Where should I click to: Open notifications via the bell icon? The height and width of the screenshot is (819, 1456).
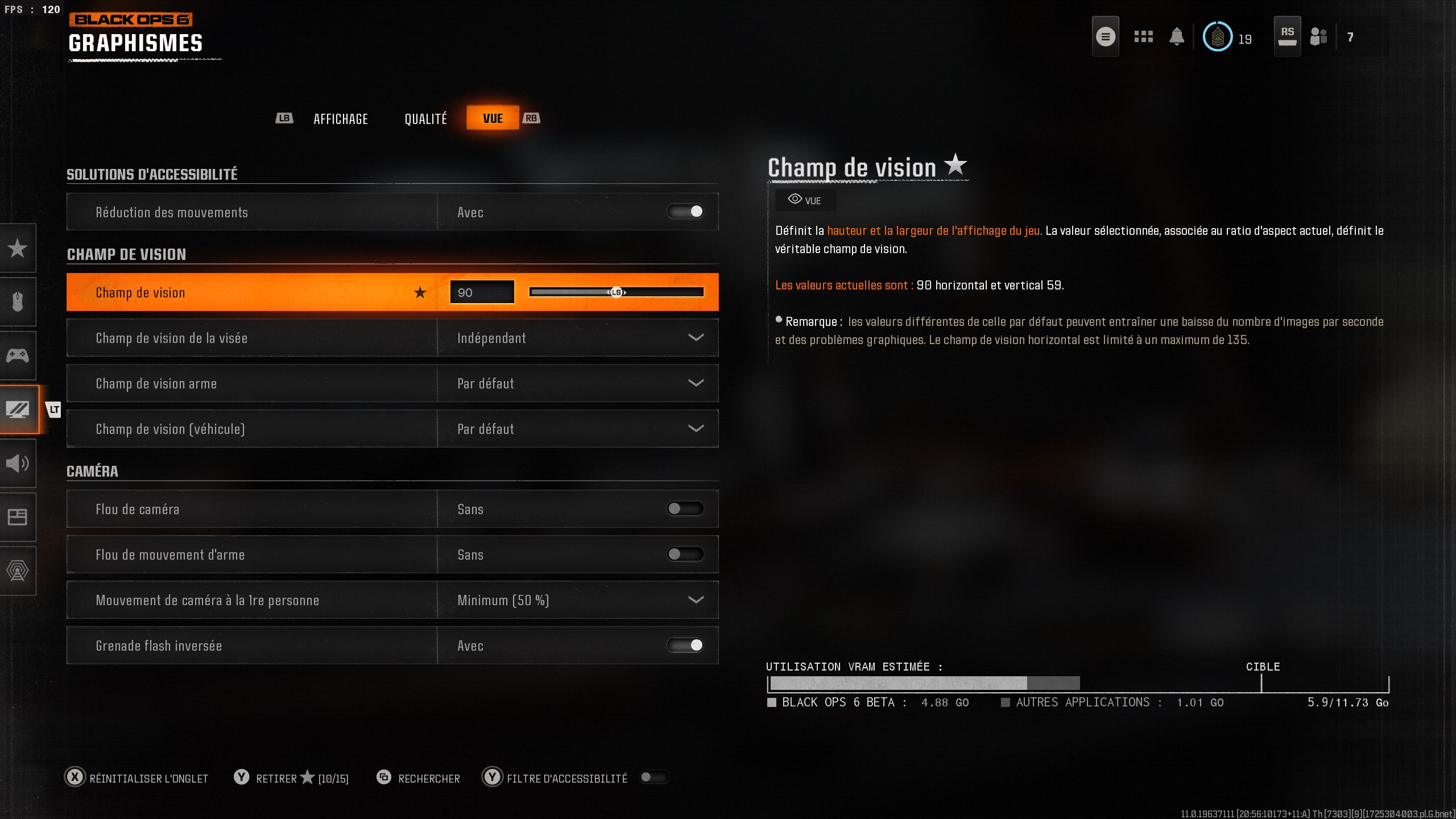pyautogui.click(x=1177, y=36)
